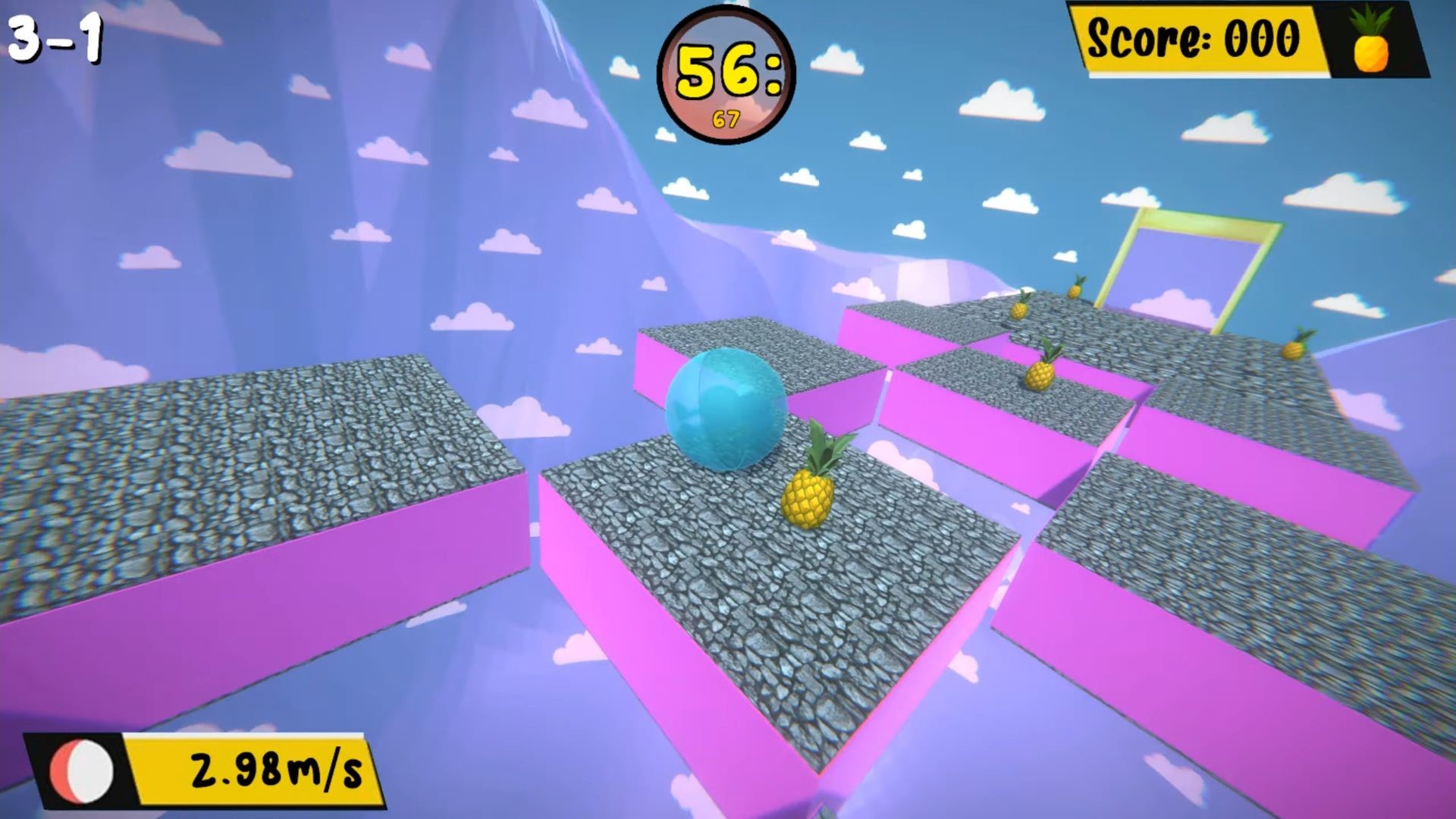Click the beach ball icon in the speed indicator

coord(81,772)
